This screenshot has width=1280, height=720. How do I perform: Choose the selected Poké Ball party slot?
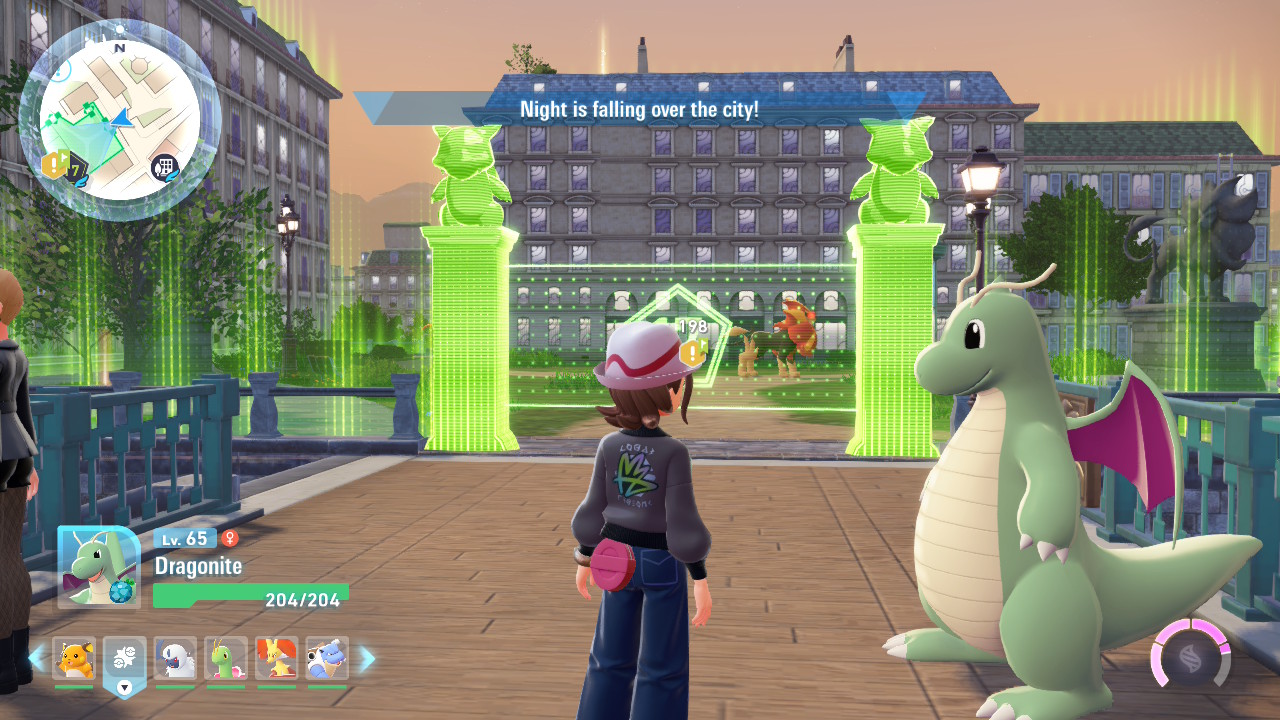125,661
